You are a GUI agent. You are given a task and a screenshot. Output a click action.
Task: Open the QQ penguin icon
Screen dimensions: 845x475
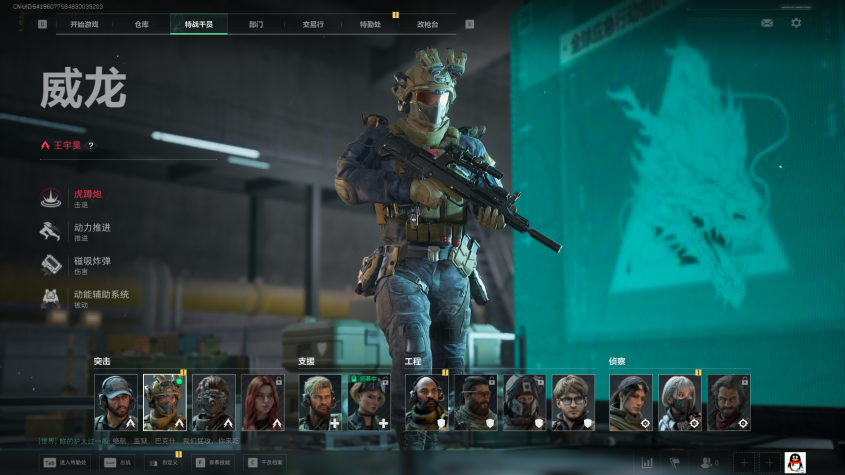[795, 462]
